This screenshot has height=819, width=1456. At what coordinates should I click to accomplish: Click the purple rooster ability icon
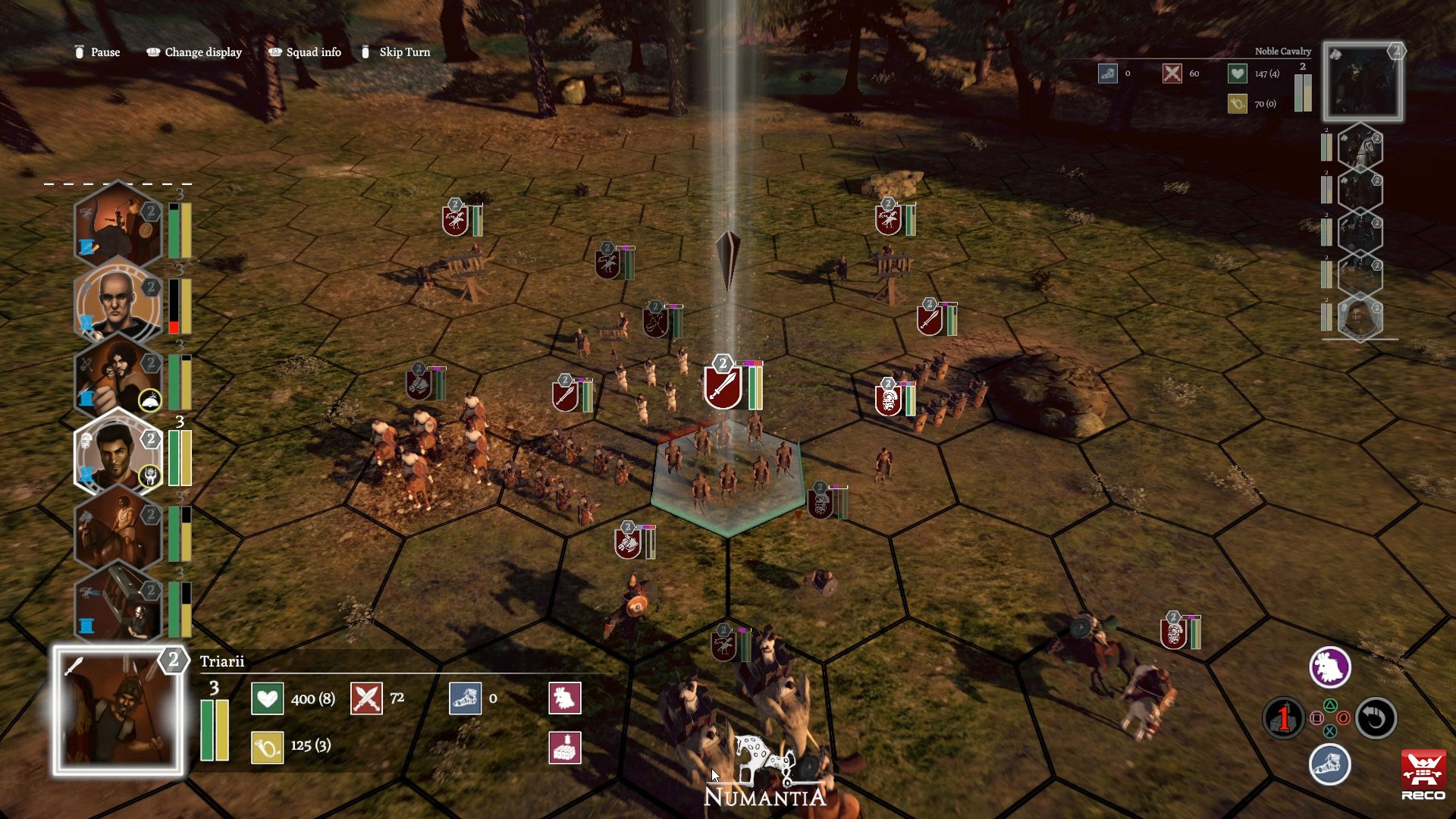tap(1330, 666)
